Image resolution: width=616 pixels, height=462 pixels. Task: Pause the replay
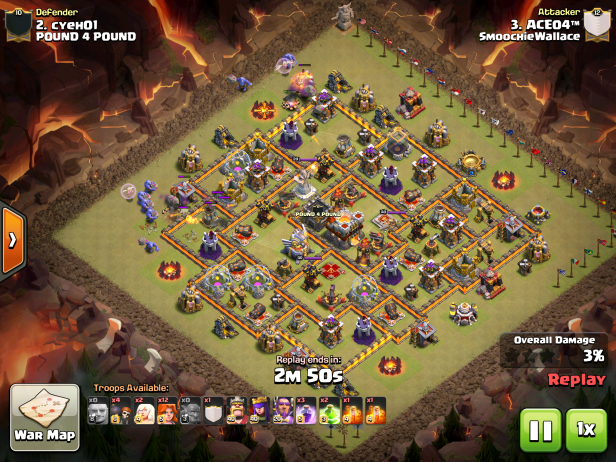click(540, 430)
